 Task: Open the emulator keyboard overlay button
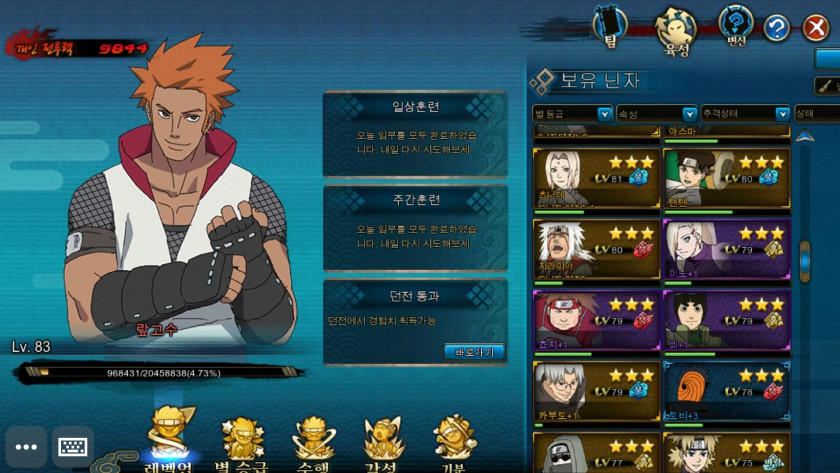click(x=73, y=446)
